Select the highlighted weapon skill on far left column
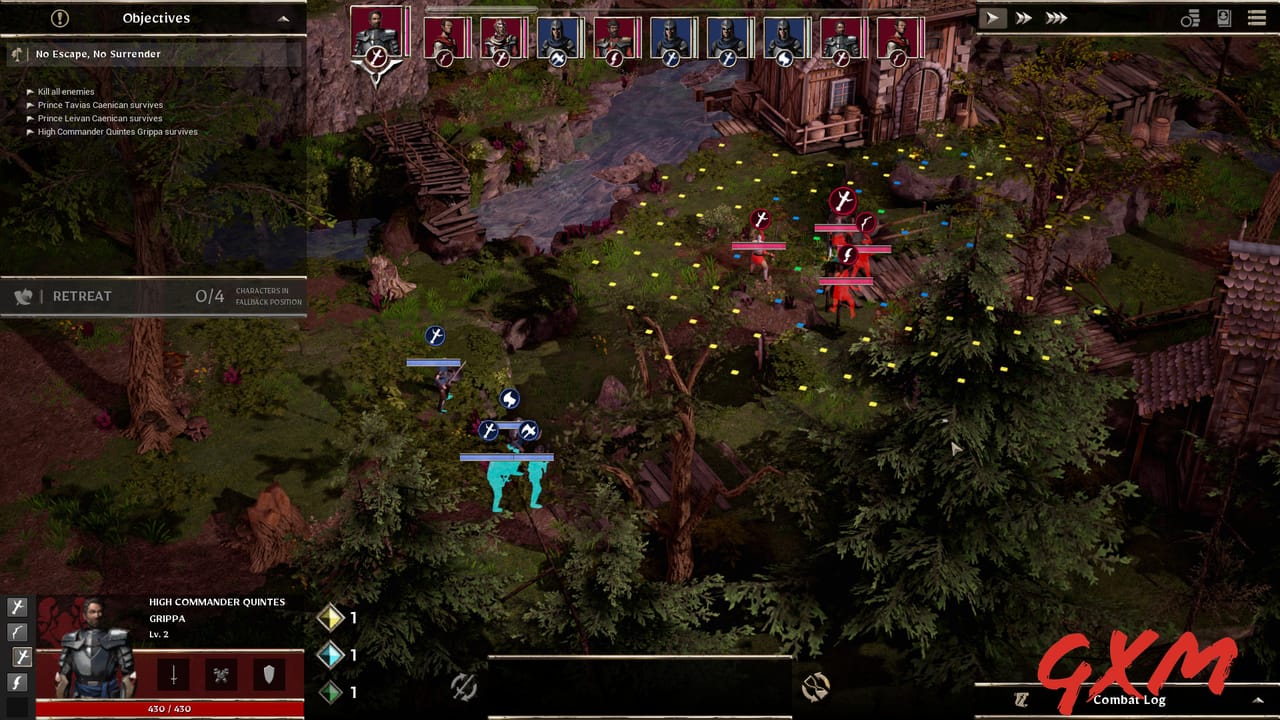This screenshot has height=720, width=1280. 17,658
